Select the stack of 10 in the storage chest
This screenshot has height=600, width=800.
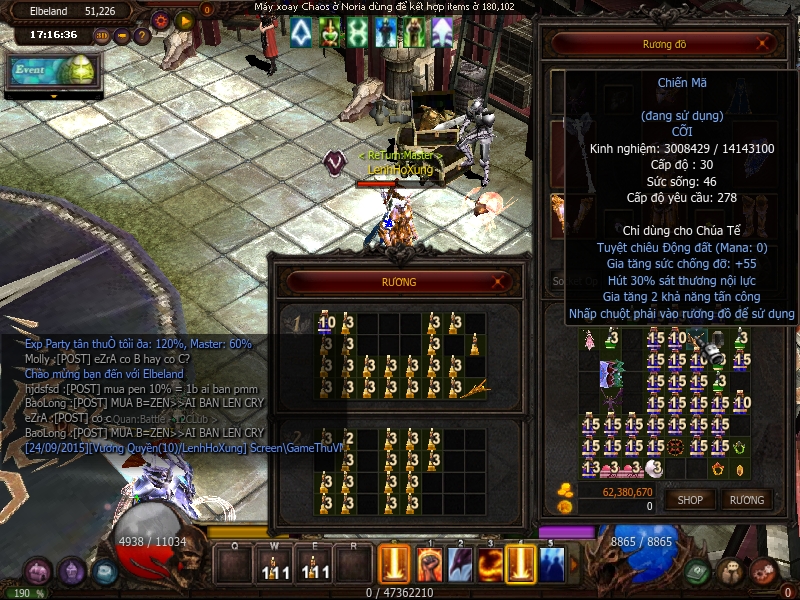coord(327,323)
